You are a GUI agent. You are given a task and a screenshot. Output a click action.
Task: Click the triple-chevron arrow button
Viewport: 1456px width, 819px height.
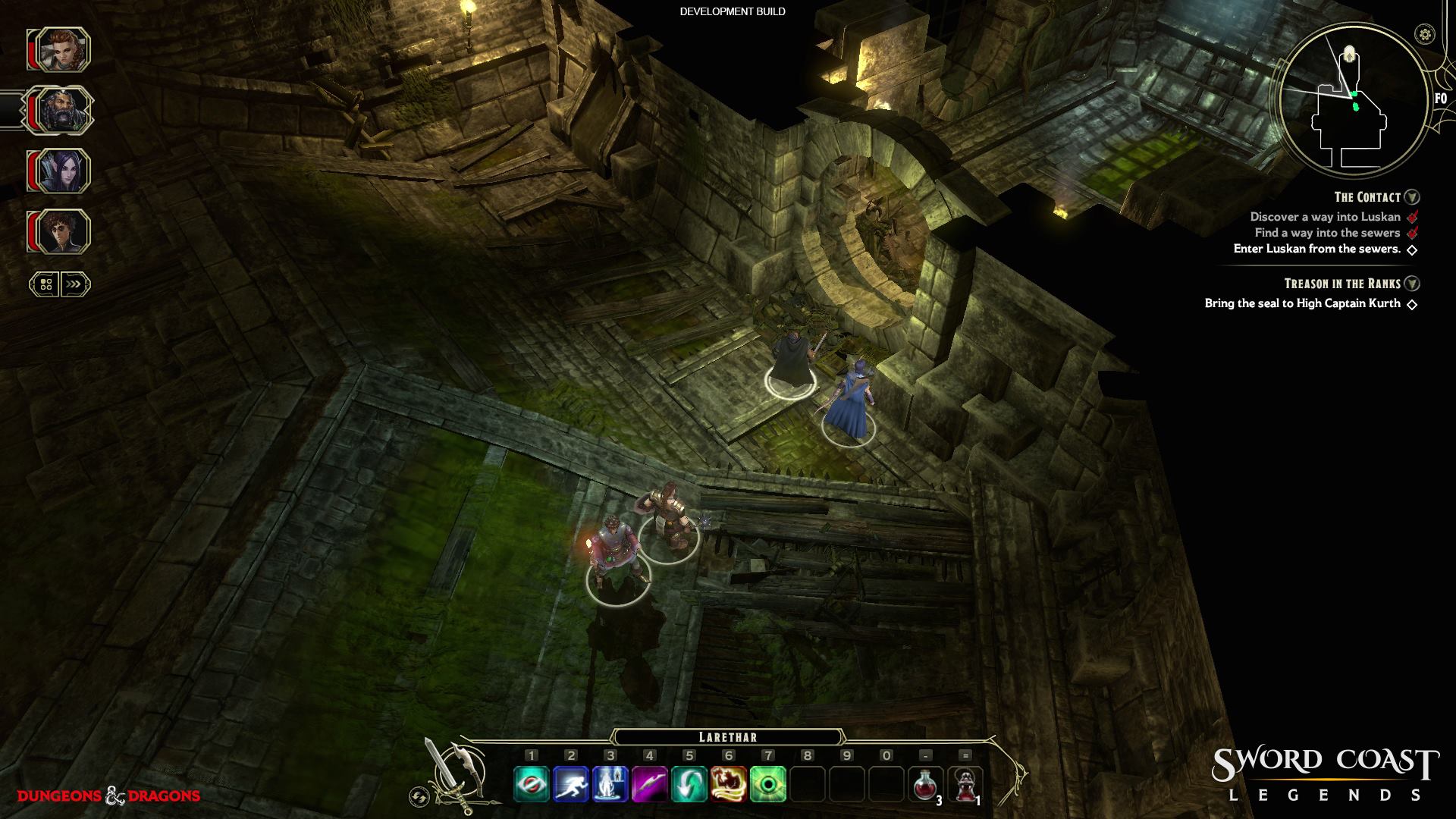pos(74,284)
